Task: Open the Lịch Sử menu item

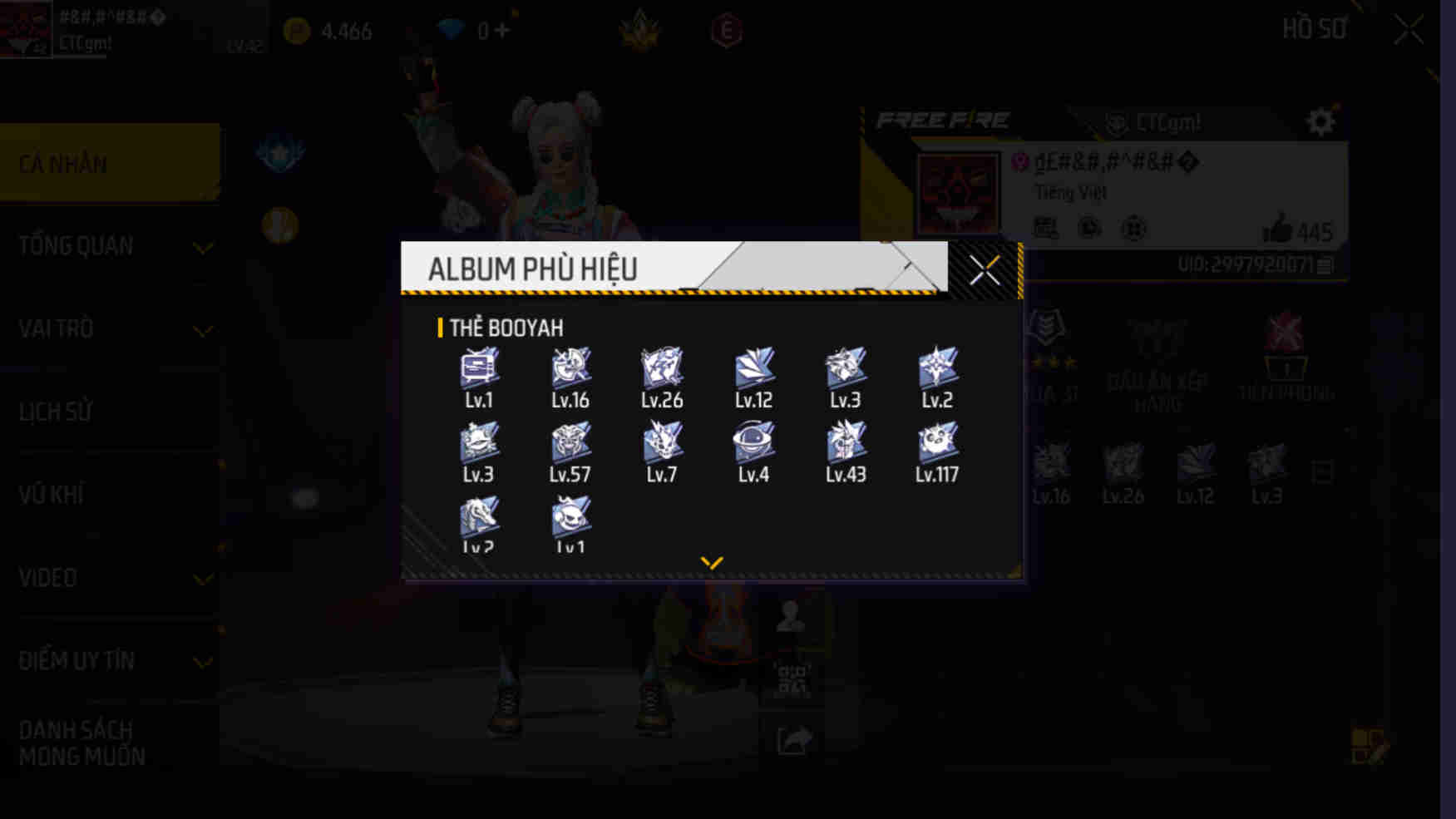Action: pos(110,412)
